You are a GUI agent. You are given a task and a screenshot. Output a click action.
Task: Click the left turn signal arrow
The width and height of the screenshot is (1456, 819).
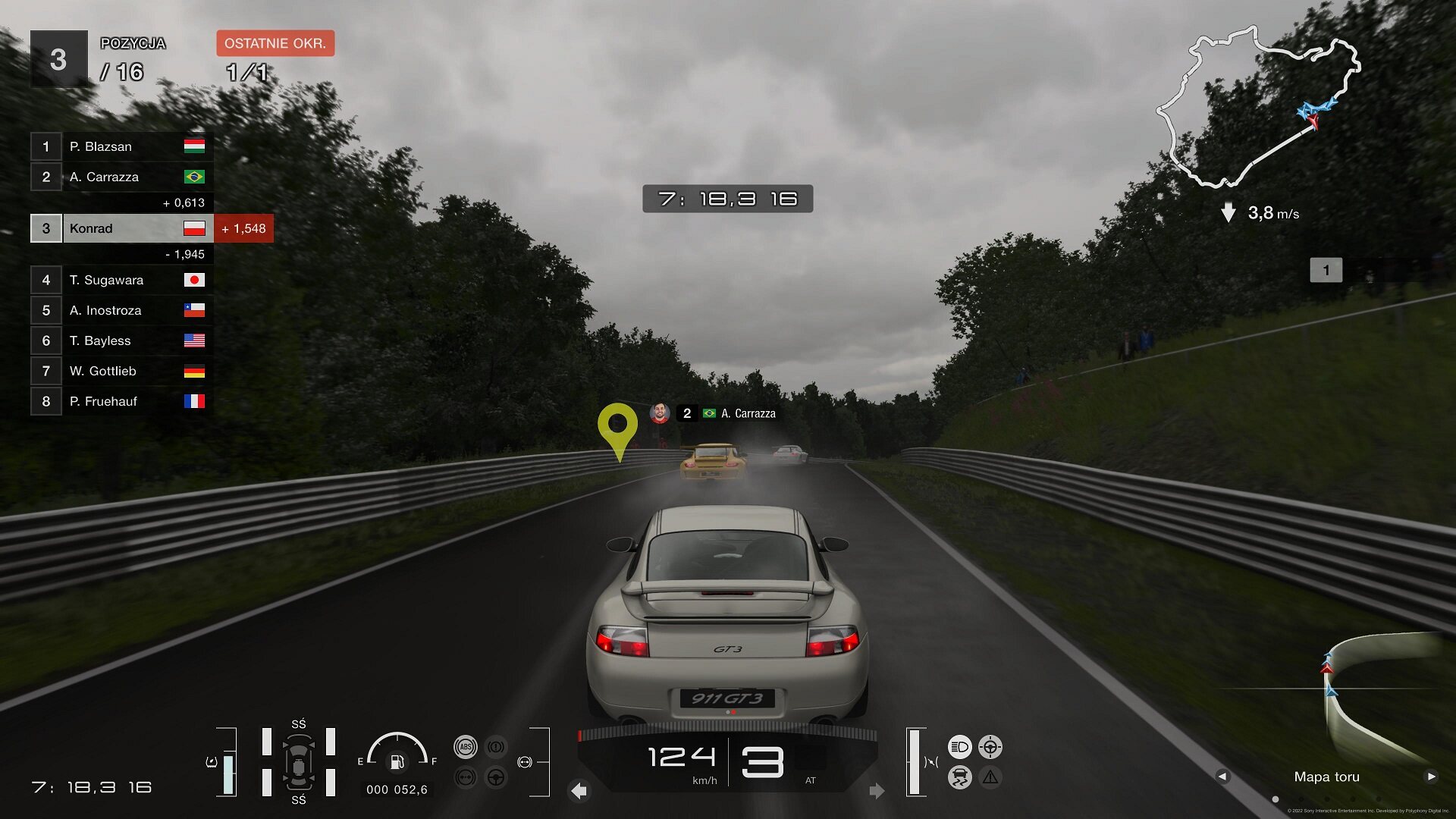click(x=579, y=791)
